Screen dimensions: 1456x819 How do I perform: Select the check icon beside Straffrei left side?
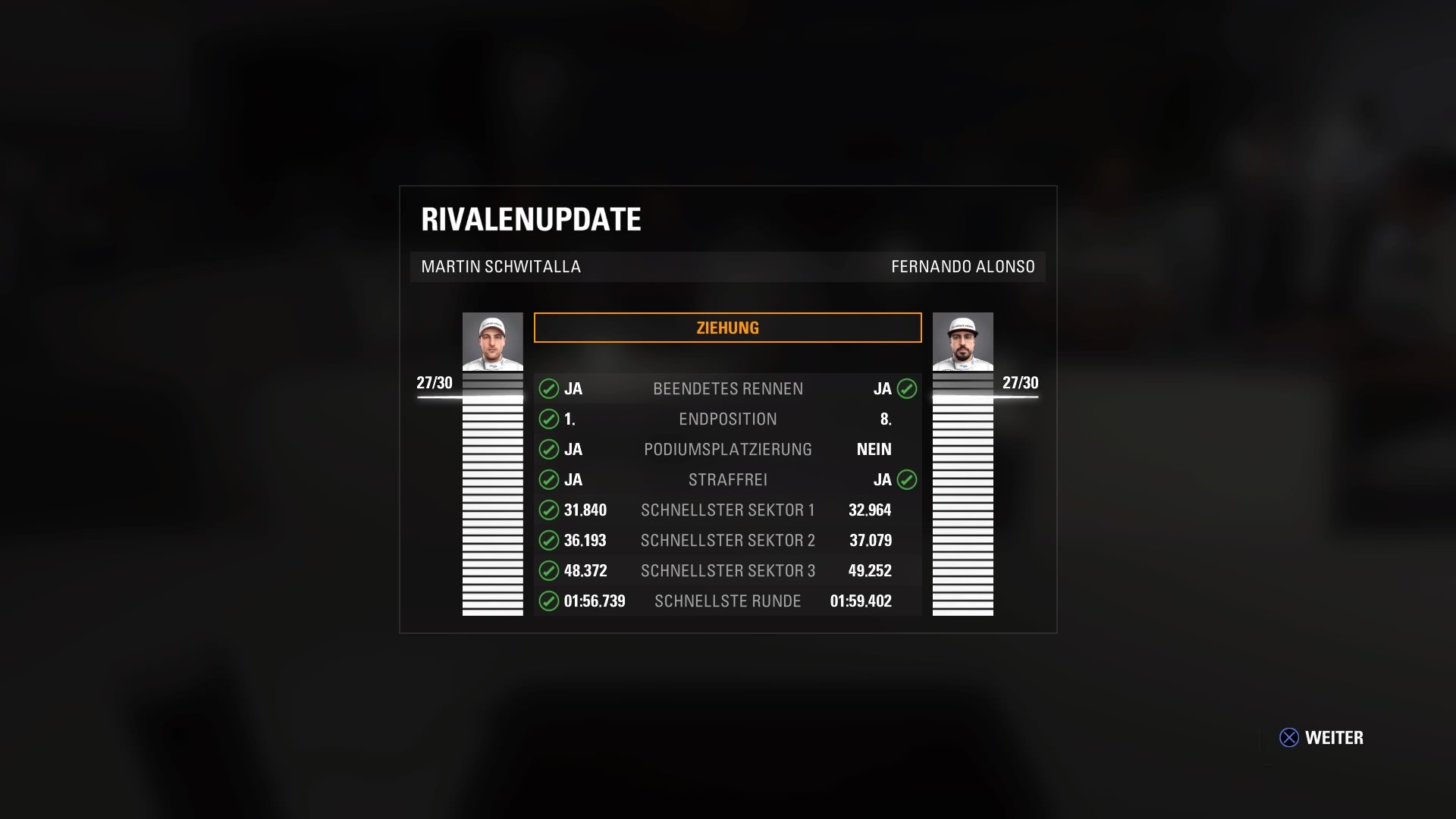[549, 479]
